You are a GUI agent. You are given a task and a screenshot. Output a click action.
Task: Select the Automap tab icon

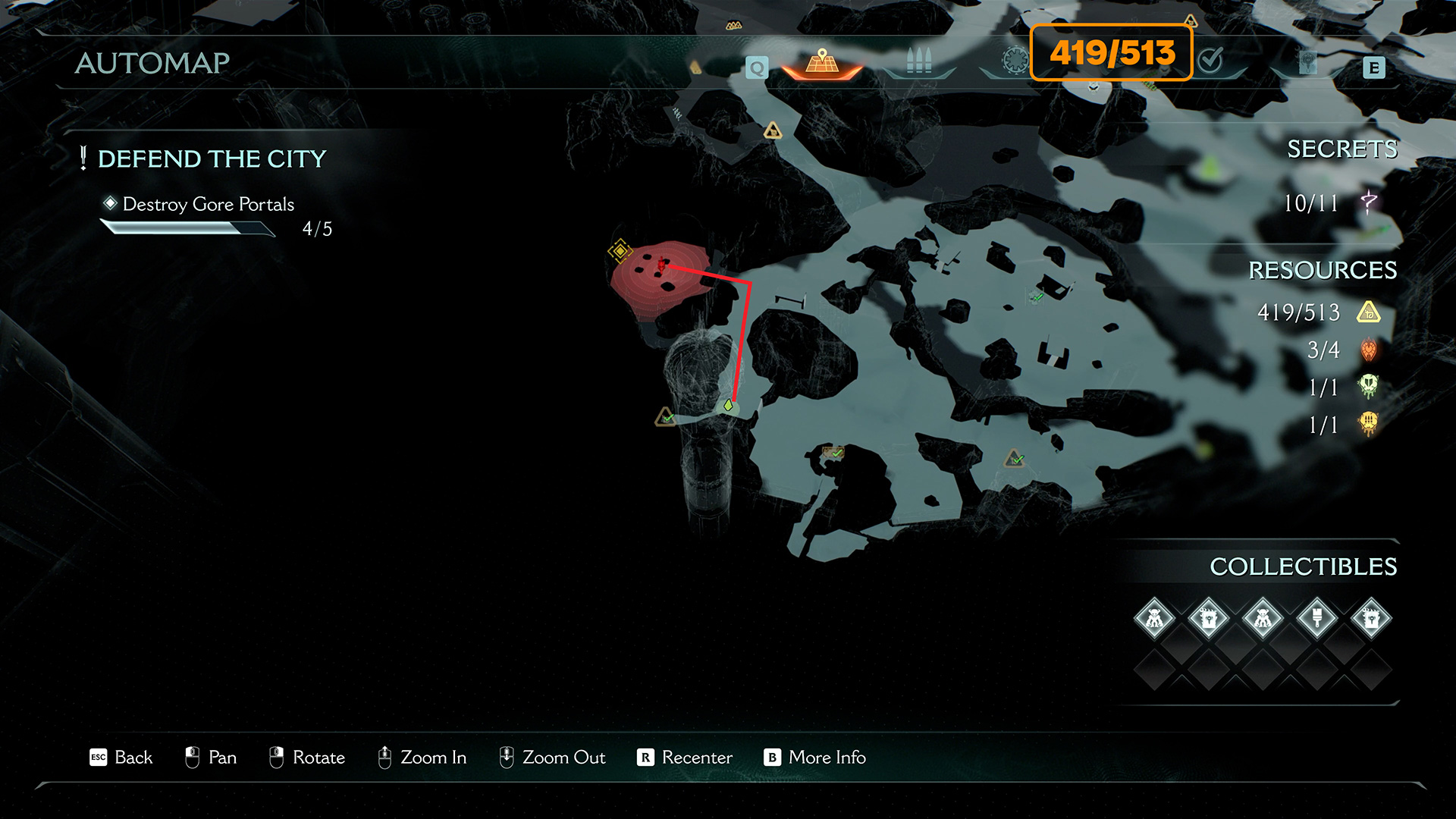tap(822, 62)
